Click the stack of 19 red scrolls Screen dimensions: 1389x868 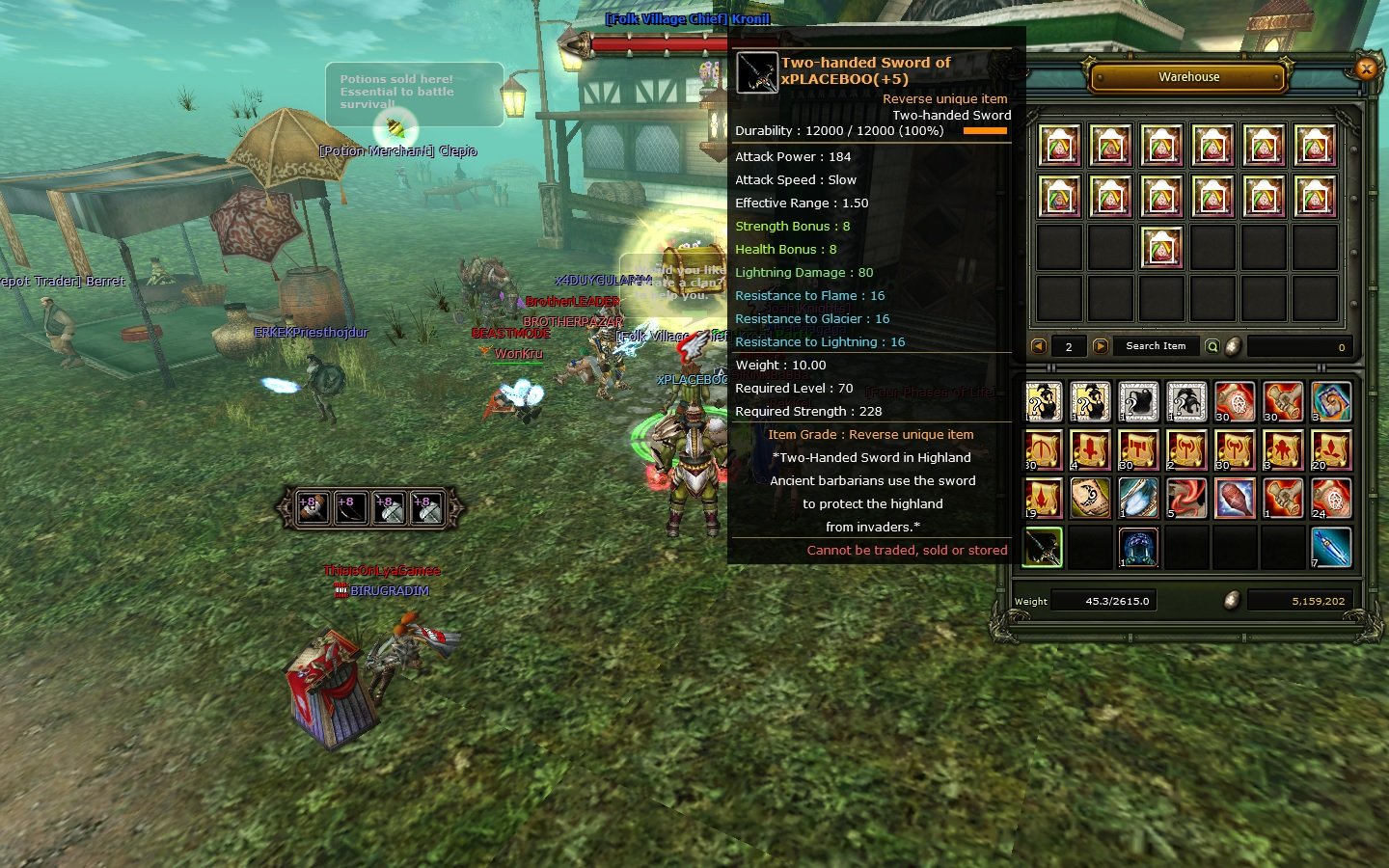(x=1042, y=497)
